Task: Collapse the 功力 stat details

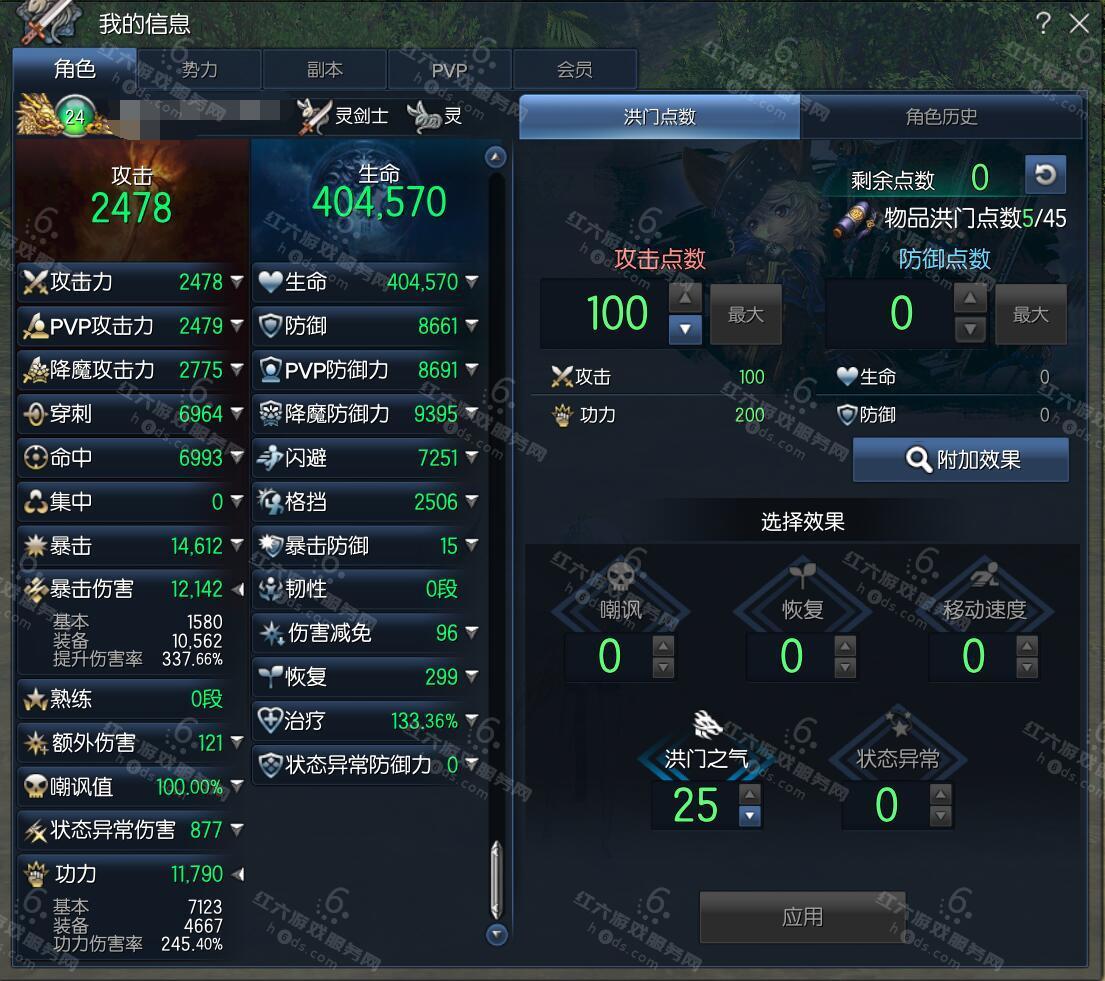Action: [x=237, y=874]
